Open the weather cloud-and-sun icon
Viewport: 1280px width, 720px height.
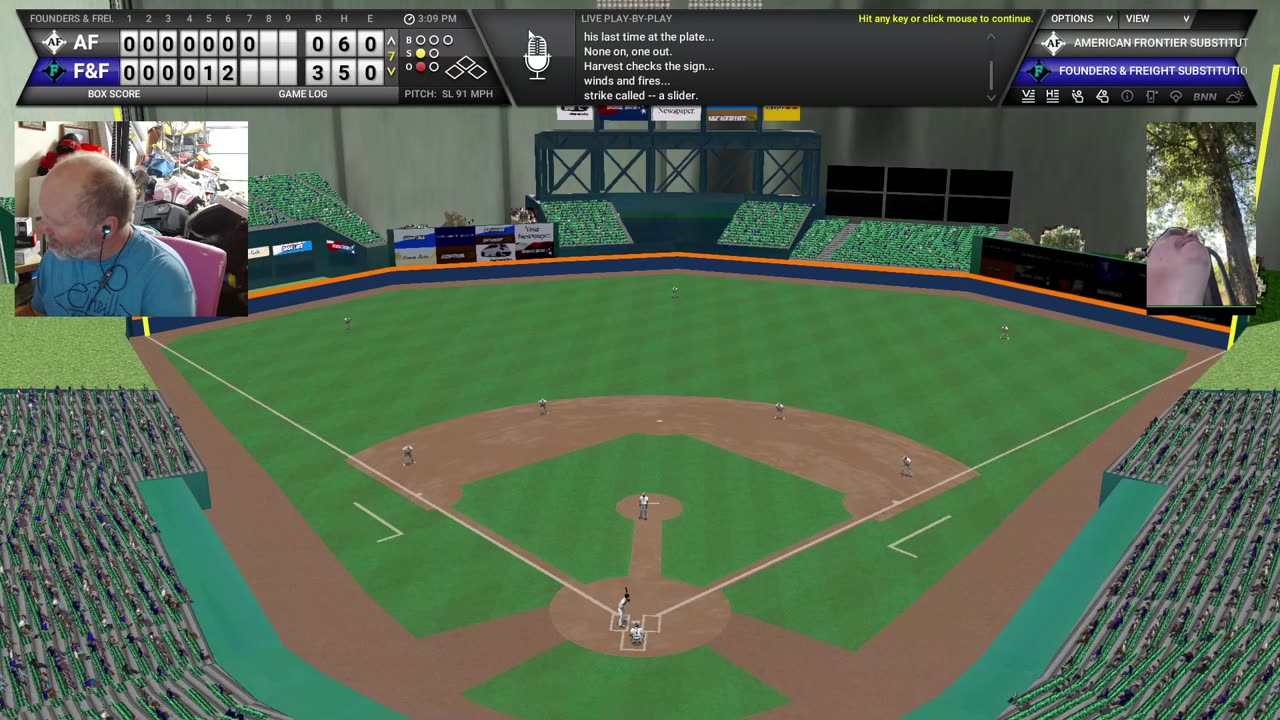click(x=1236, y=96)
